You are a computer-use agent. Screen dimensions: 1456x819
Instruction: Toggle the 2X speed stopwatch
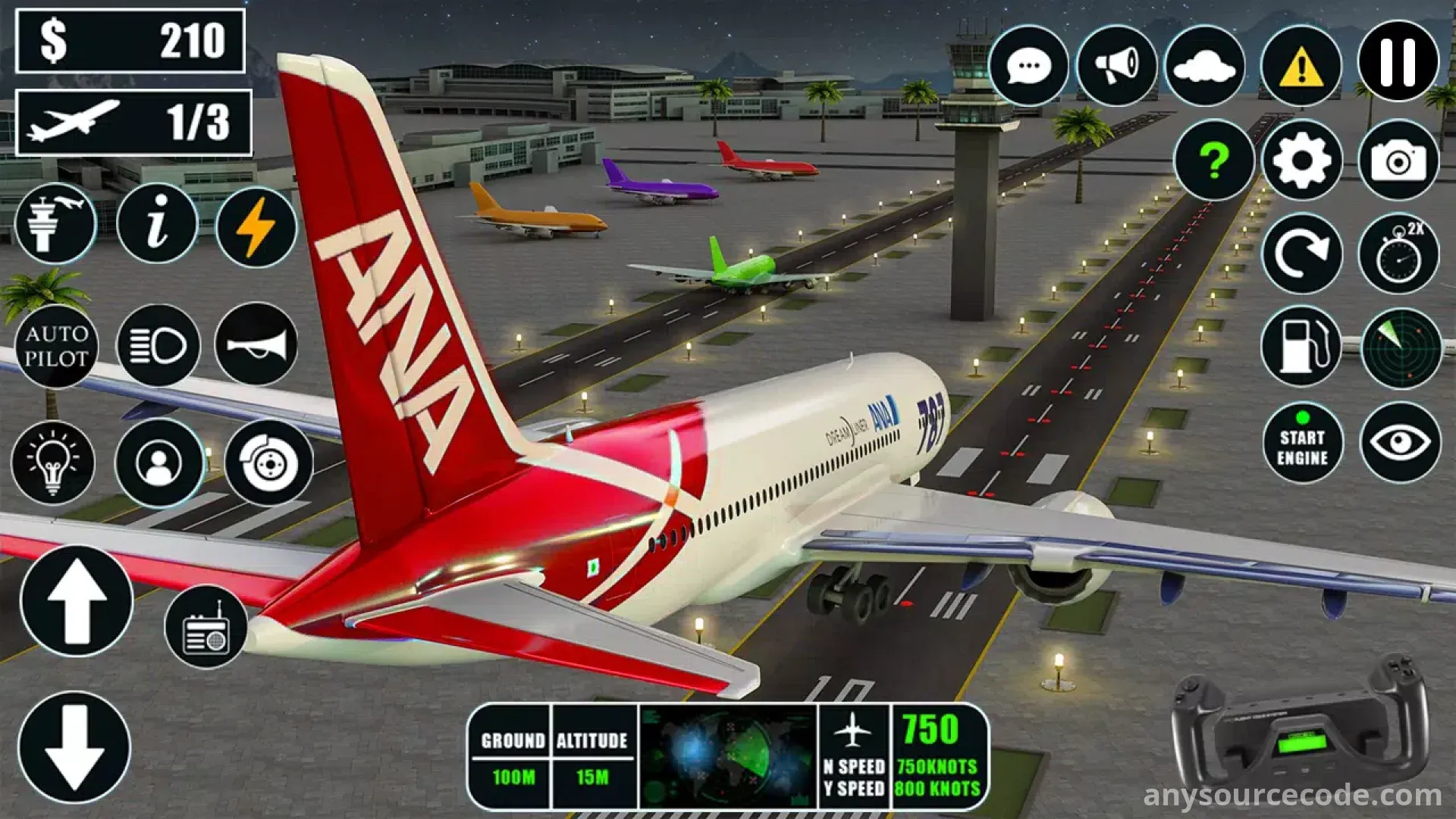1398,253
